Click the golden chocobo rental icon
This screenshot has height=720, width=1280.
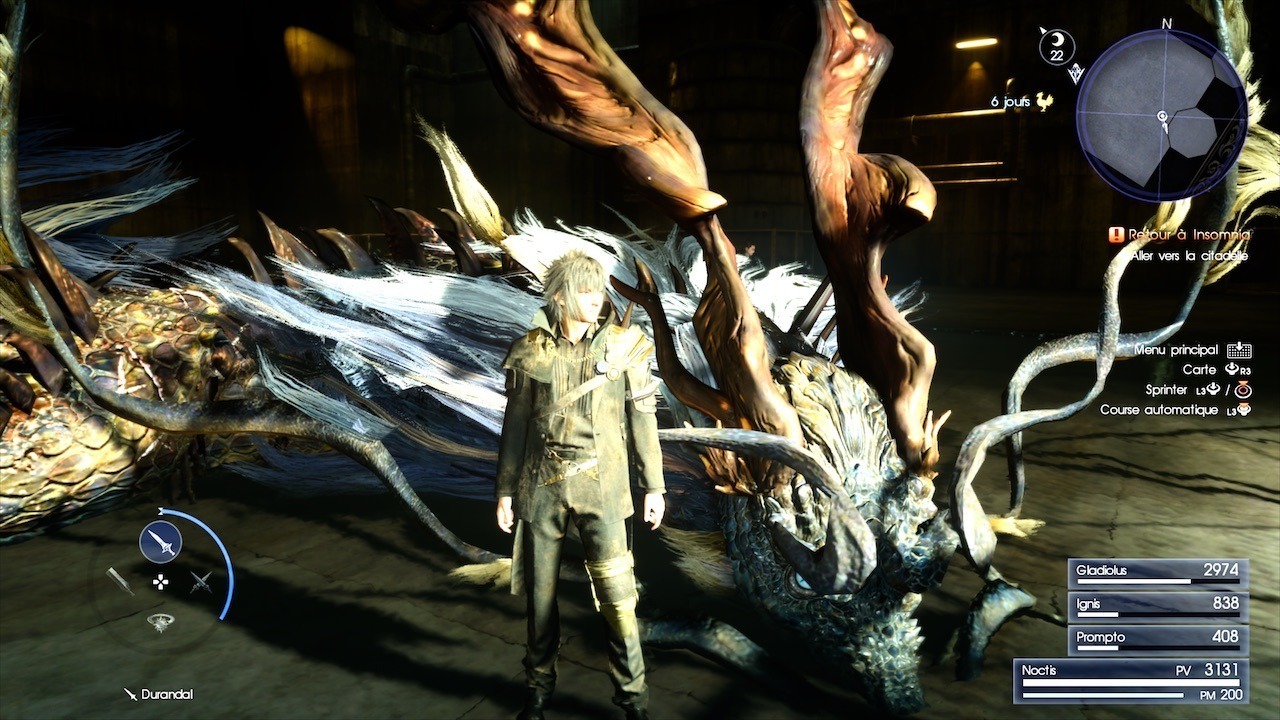click(1045, 101)
